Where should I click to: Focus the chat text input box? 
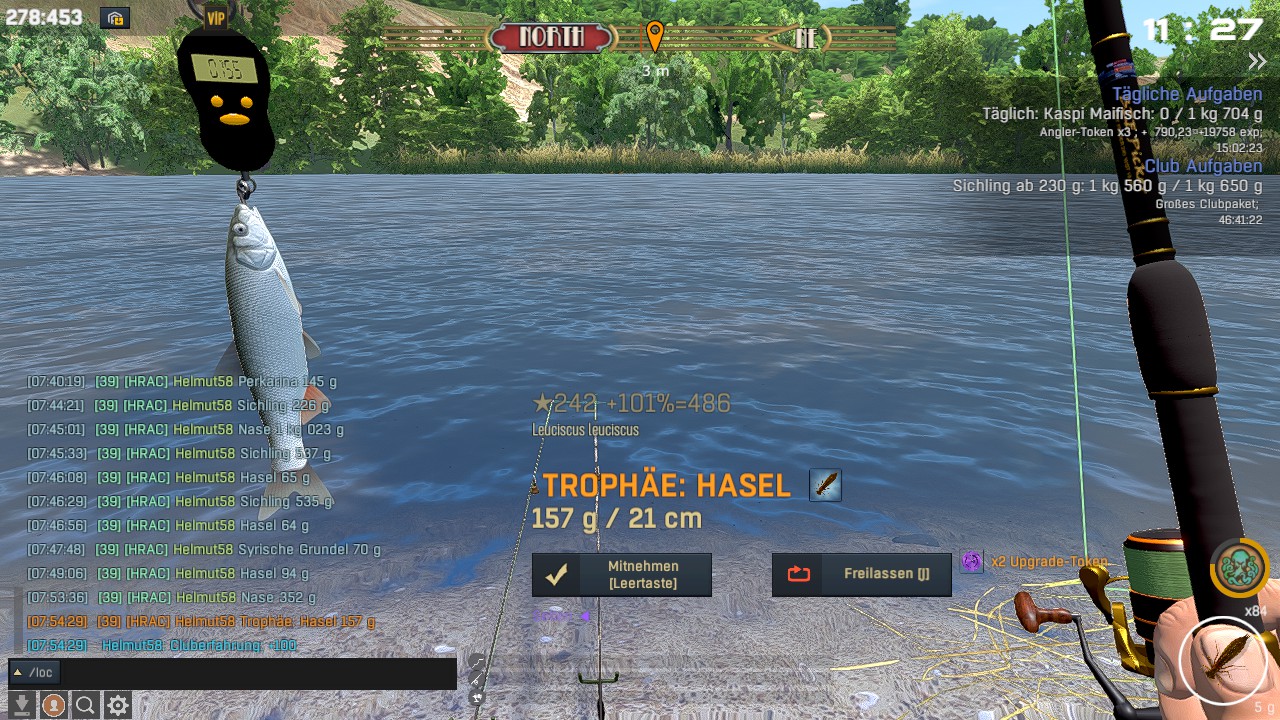coord(258,673)
